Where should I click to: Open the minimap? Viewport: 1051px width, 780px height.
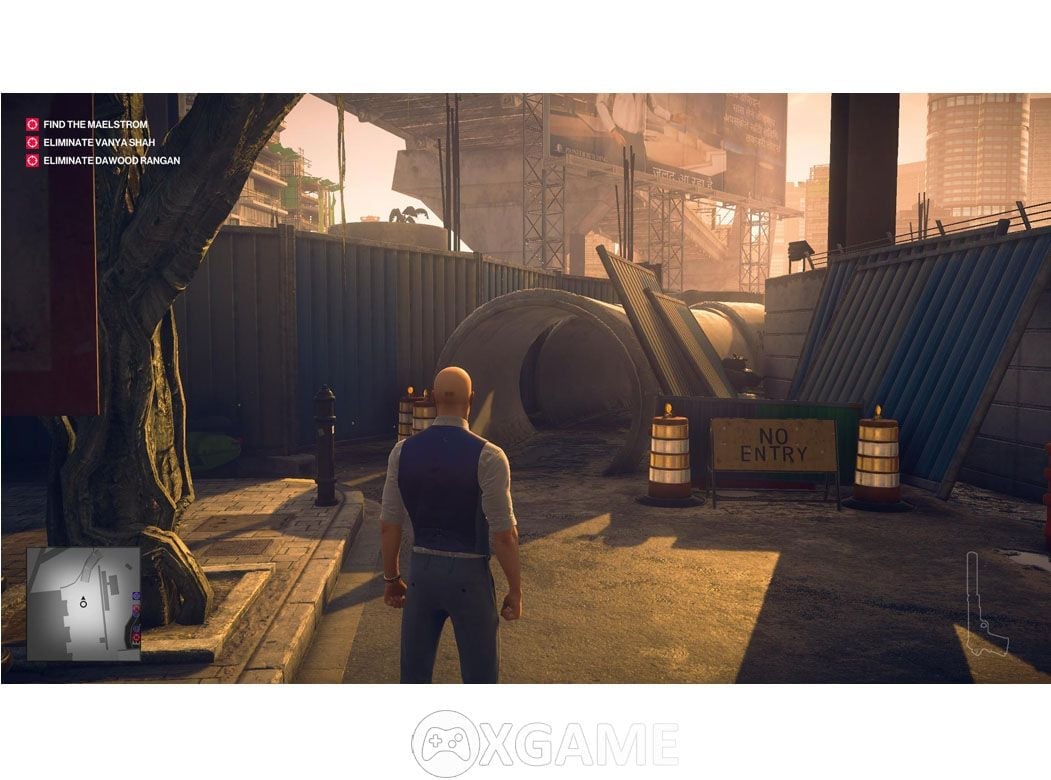click(83, 603)
